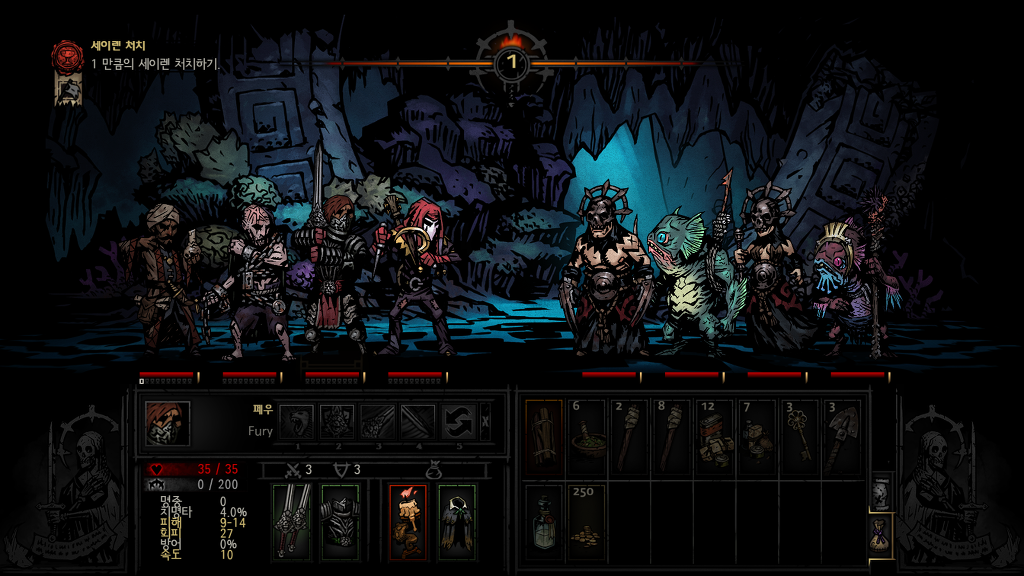This screenshot has width=1024, height=576.
Task: Inspect the equipped armor slot
Action: point(339,521)
